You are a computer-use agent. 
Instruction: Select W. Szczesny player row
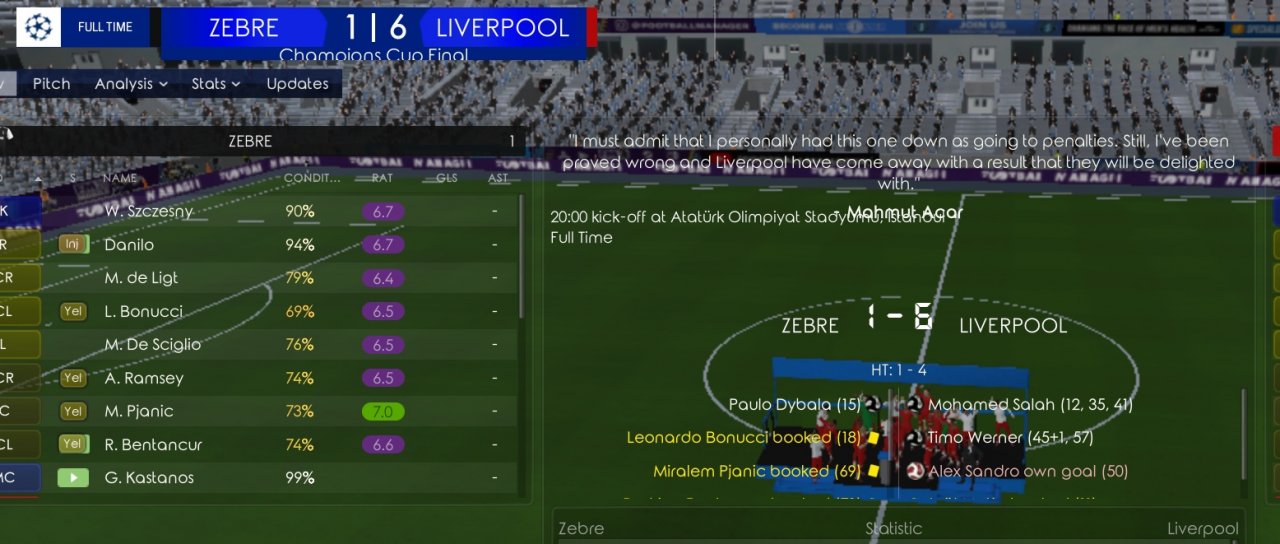pos(149,212)
